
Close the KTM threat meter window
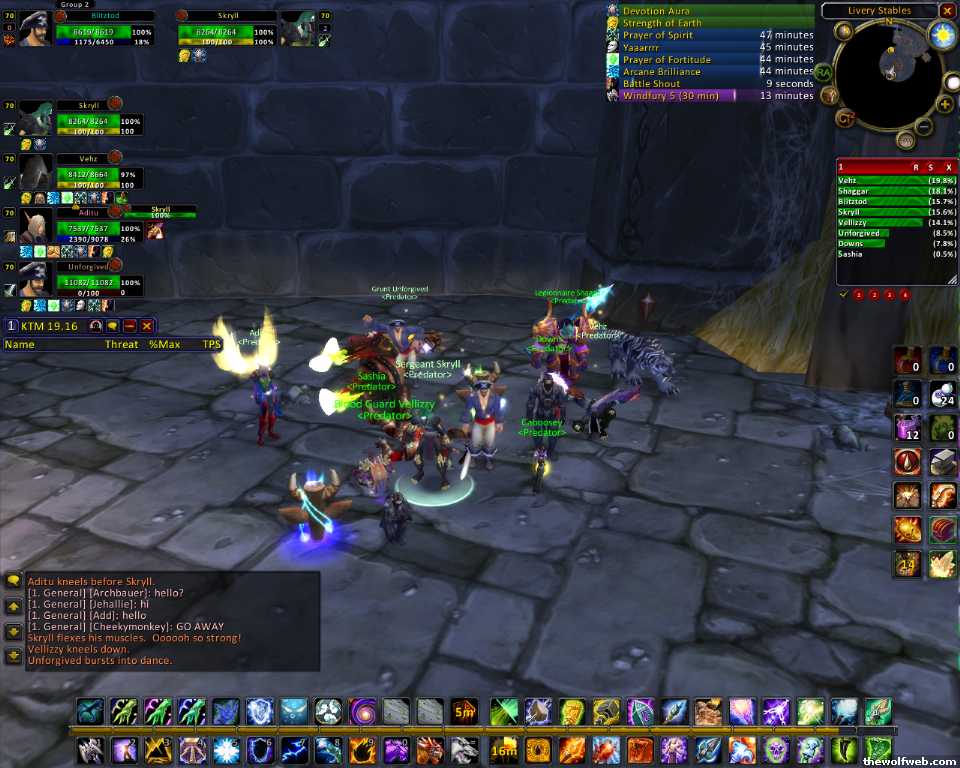tap(147, 326)
